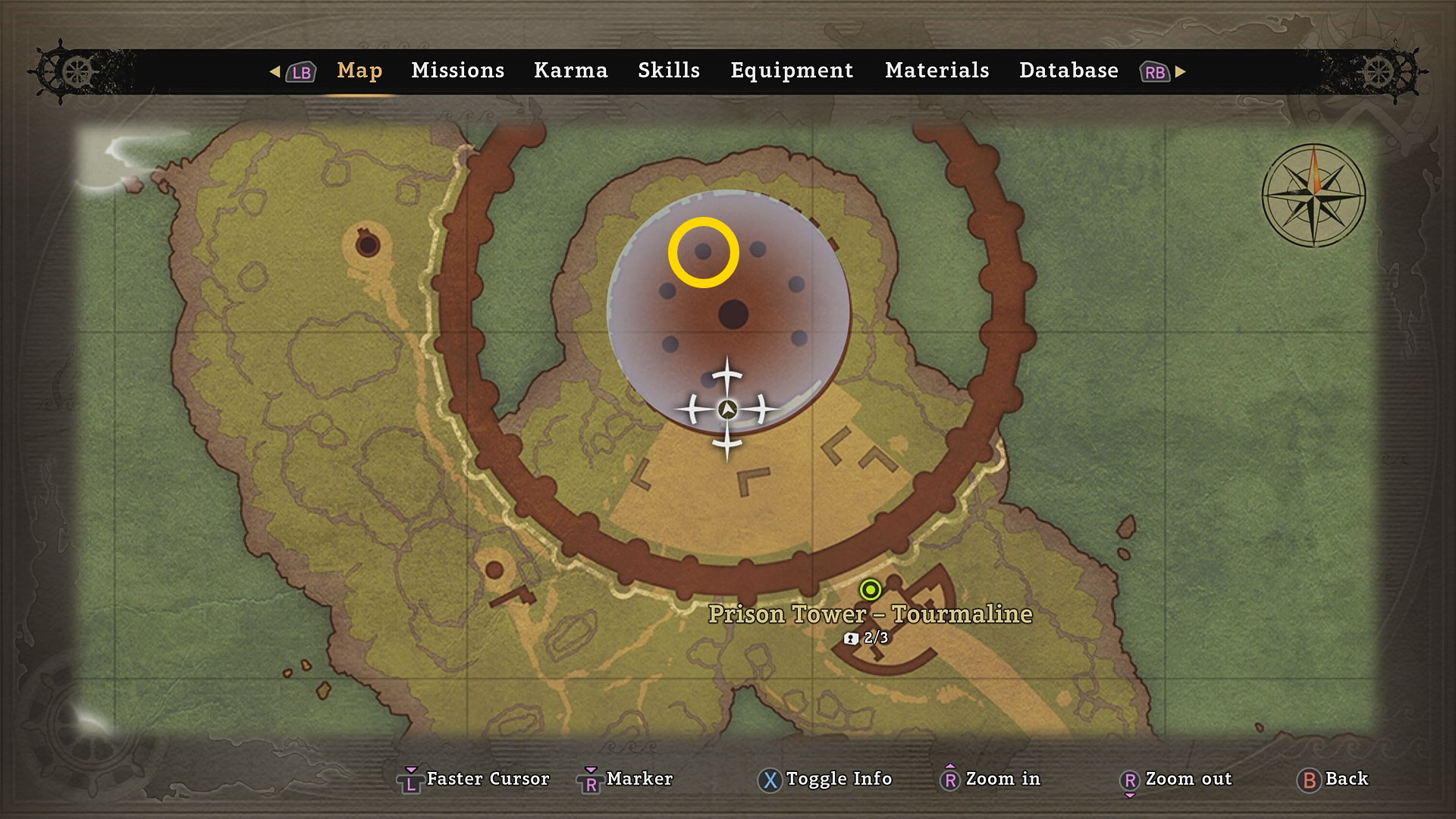1456x819 pixels.
Task: Open the Missions tab
Action: point(457,71)
